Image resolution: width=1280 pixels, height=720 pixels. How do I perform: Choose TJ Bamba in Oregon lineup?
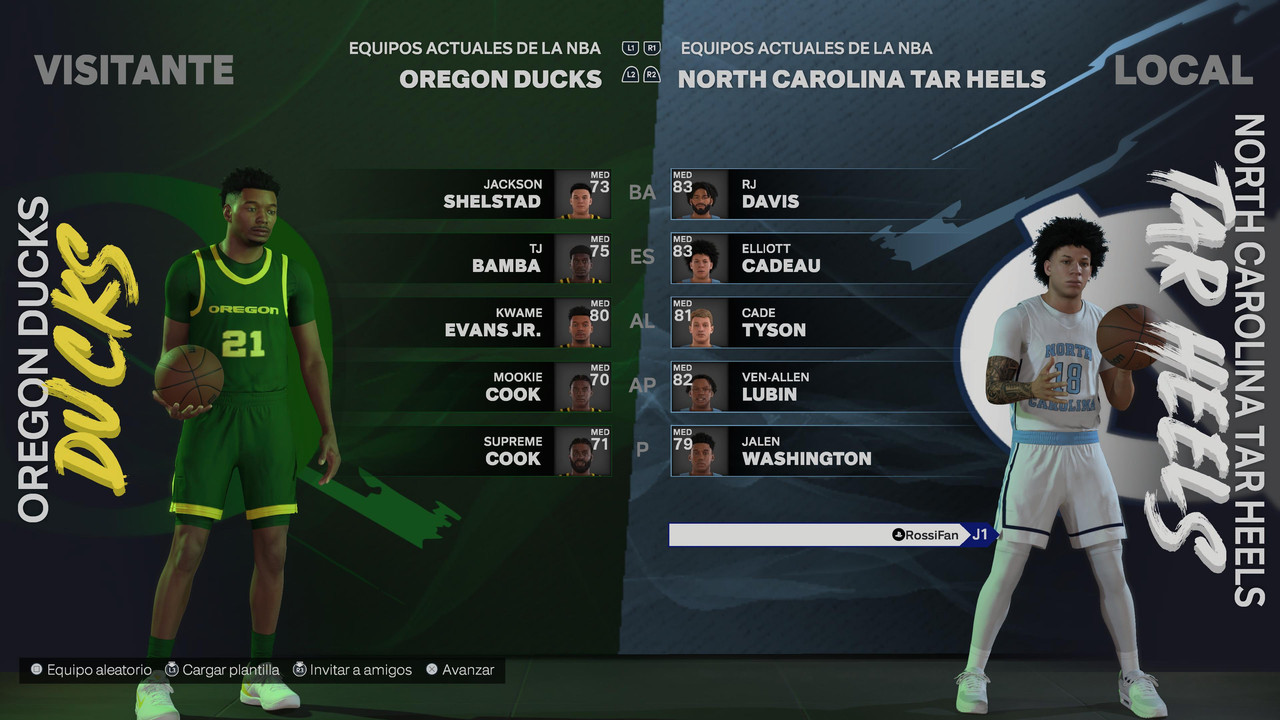500,258
